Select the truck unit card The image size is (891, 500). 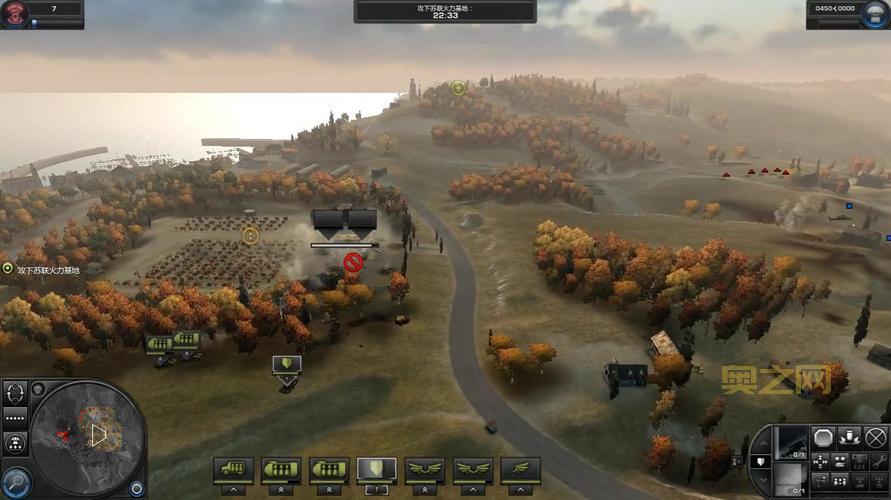[x=233, y=468]
